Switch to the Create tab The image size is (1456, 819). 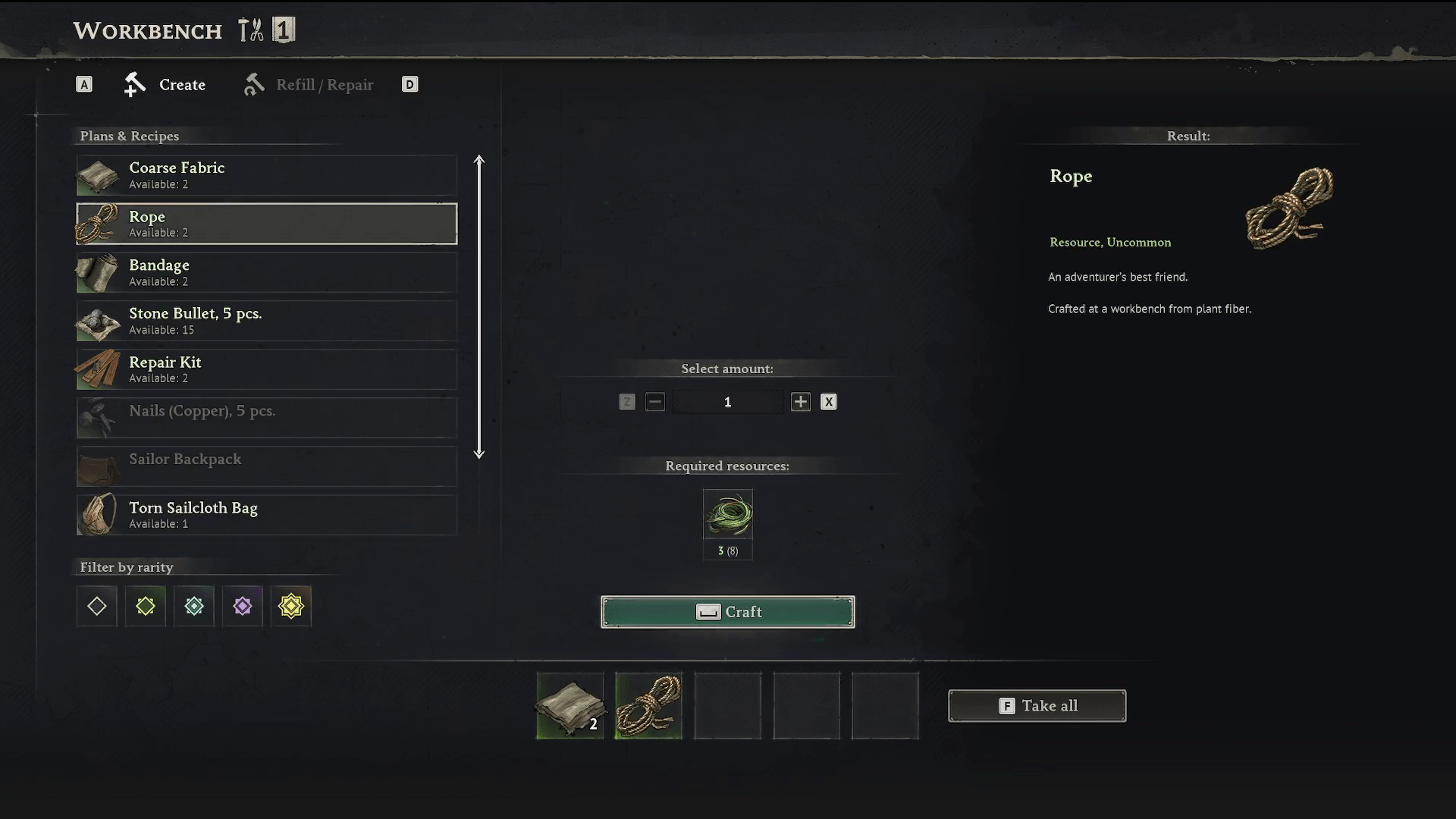point(165,85)
